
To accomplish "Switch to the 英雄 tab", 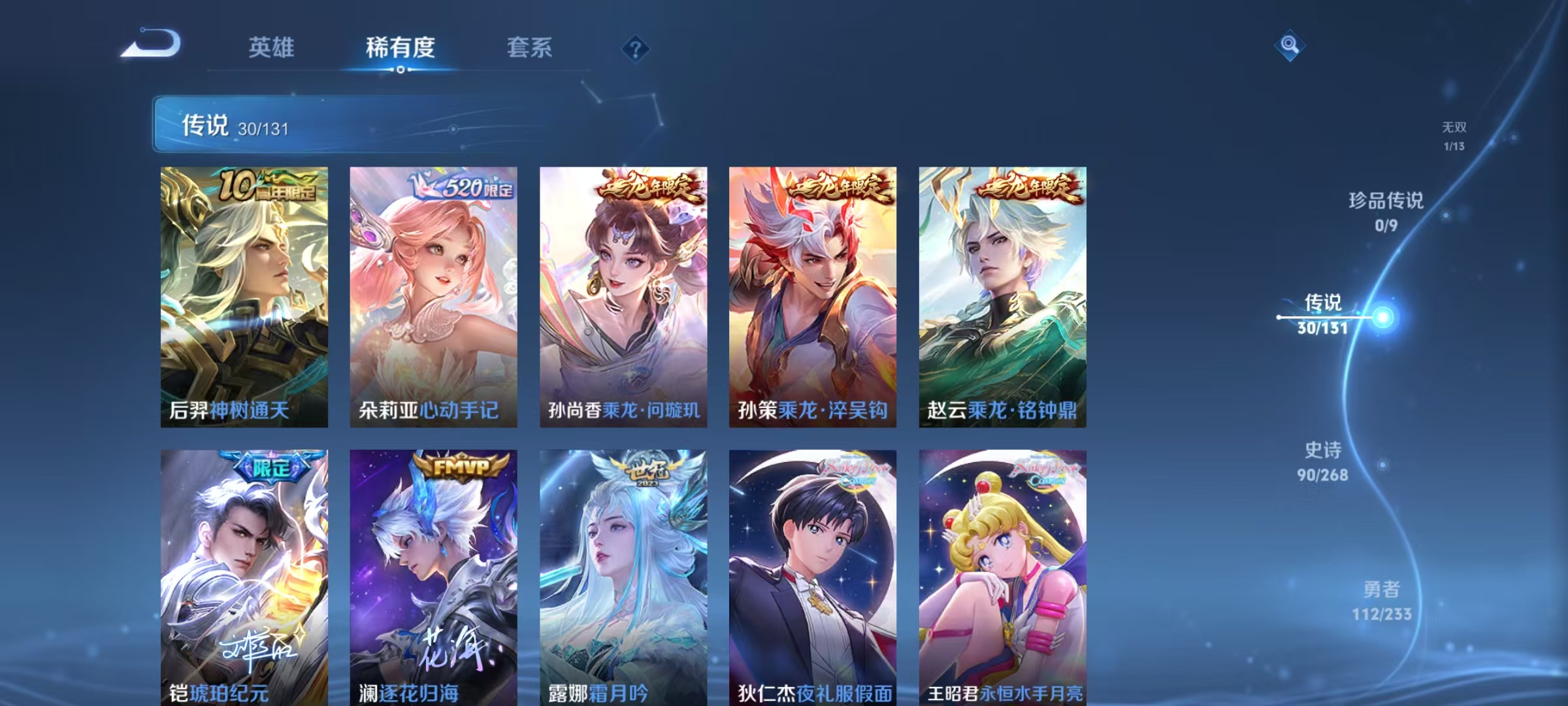I will [x=272, y=47].
